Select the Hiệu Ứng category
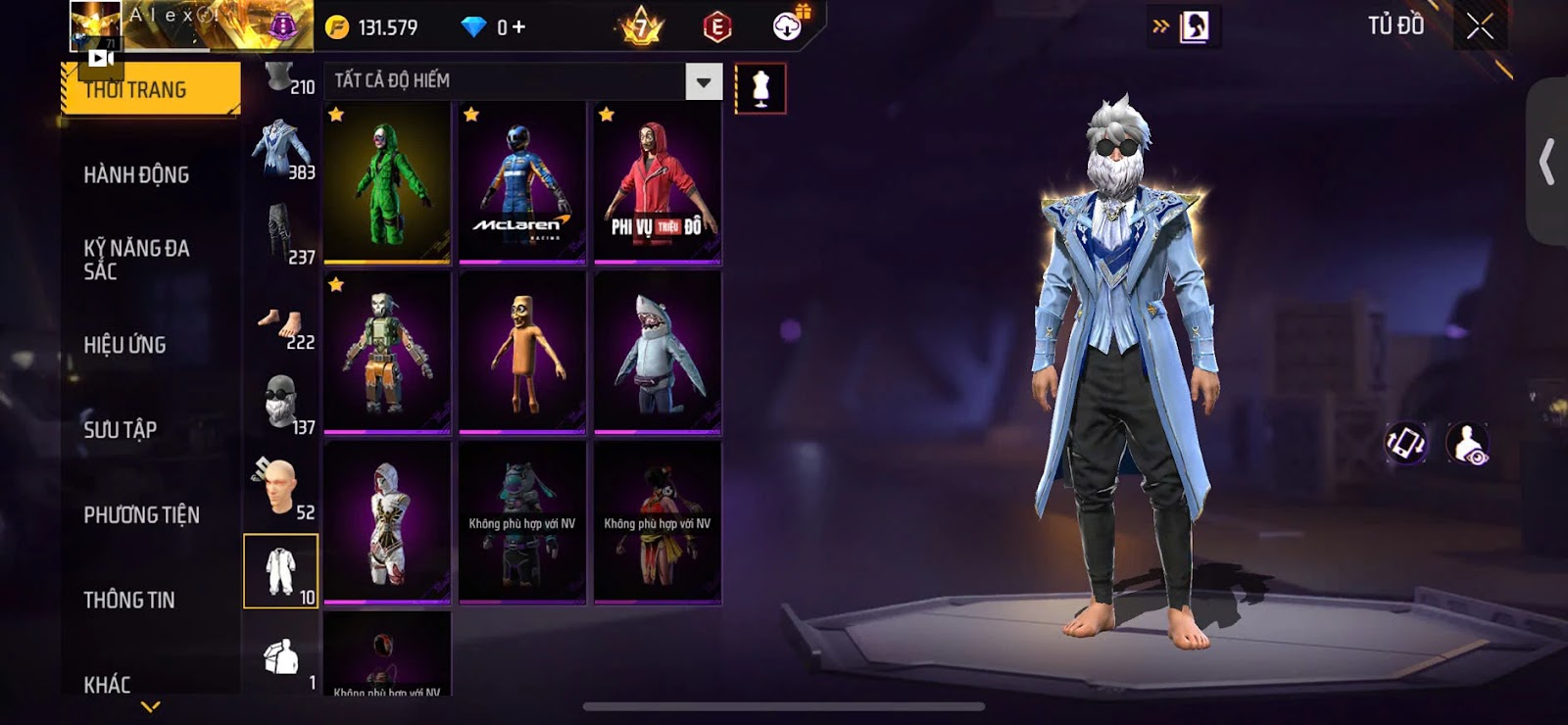The image size is (1568, 725). 124,345
